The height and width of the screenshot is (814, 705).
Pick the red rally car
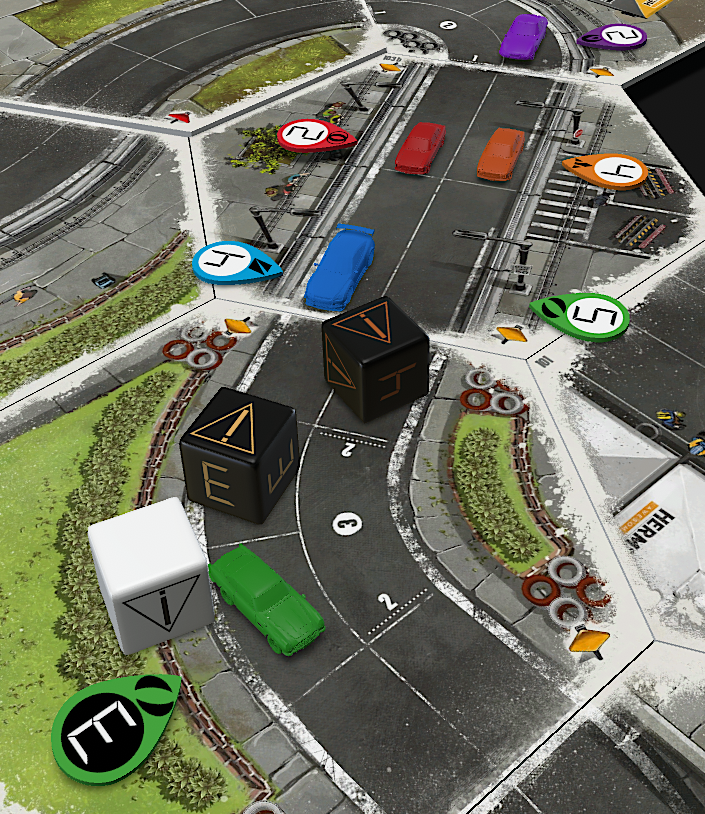[420, 147]
